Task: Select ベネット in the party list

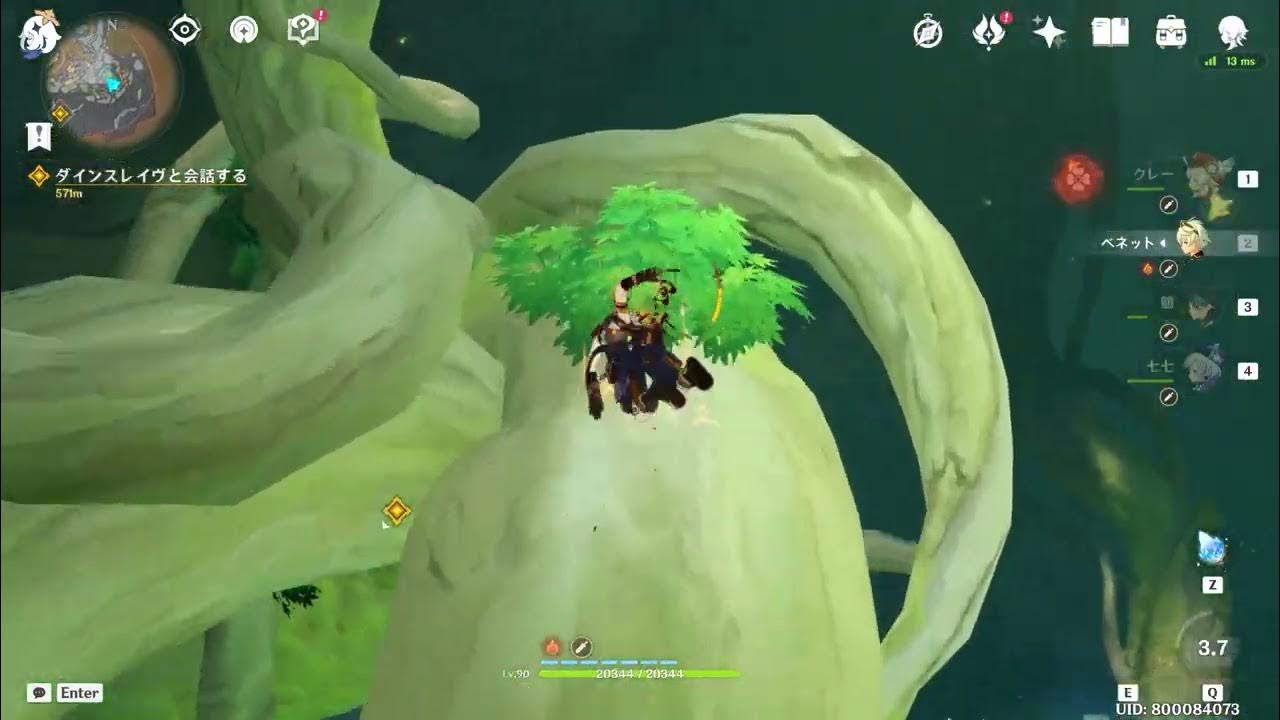Action: point(1190,242)
